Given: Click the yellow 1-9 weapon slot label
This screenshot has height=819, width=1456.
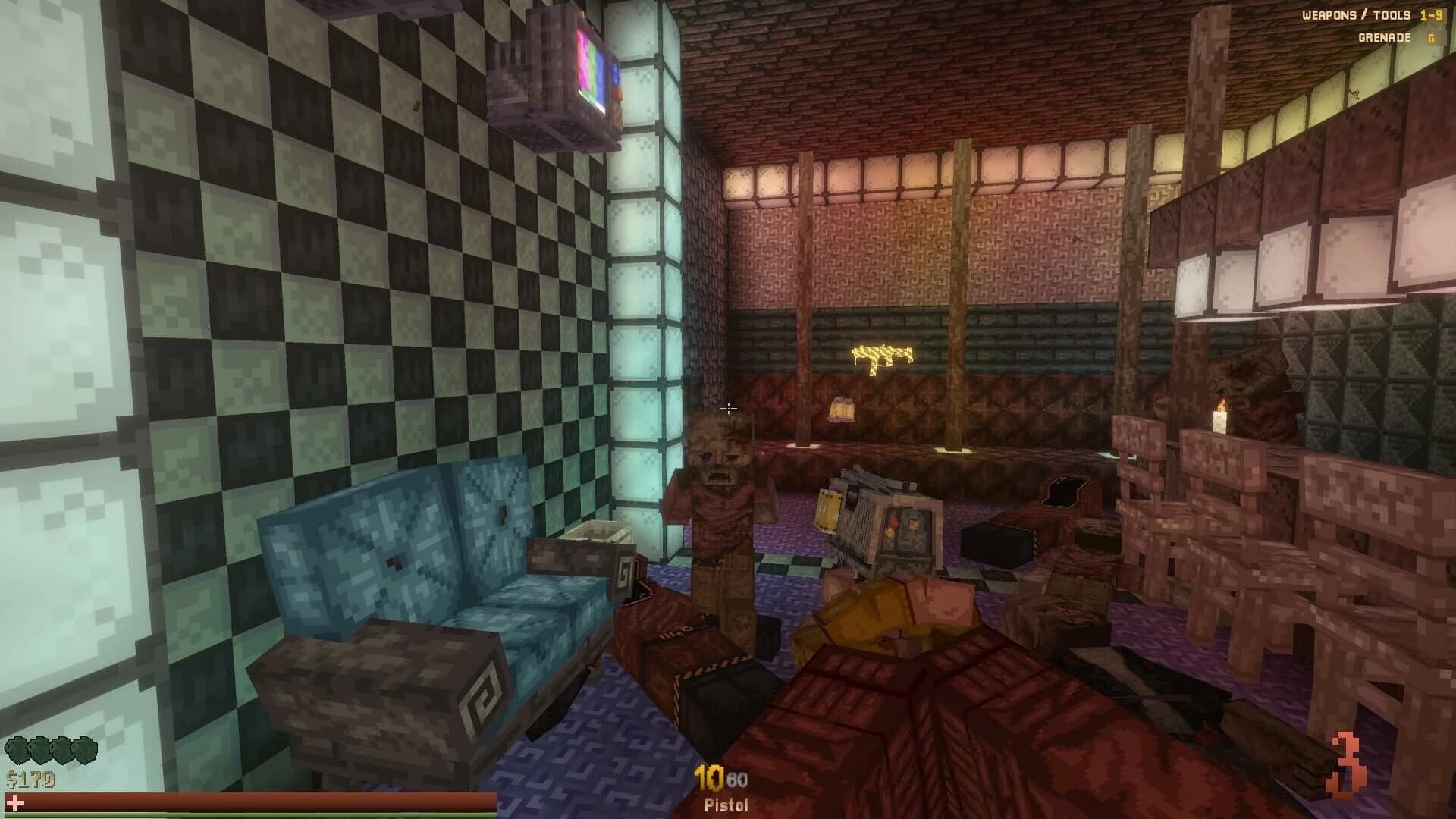Looking at the screenshot, I should pos(1433,15).
